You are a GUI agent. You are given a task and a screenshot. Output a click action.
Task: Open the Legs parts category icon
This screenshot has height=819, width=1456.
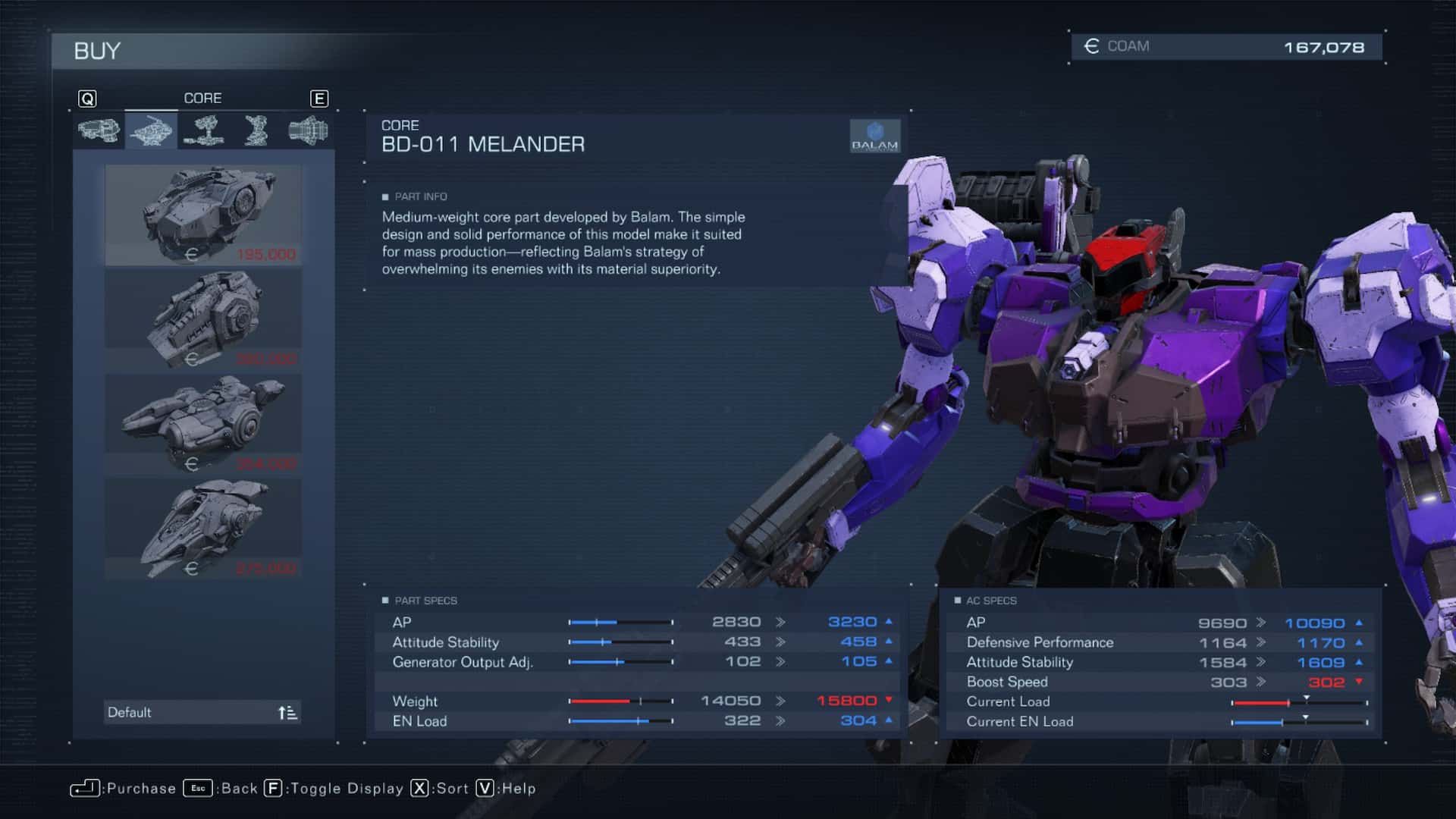pos(256,129)
